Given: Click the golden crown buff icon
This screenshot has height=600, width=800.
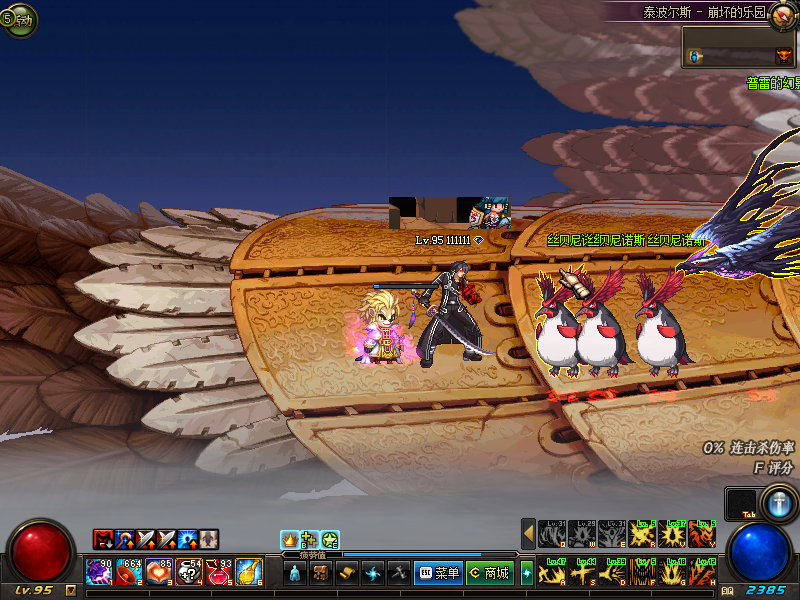Looking at the screenshot, I should click(x=289, y=540).
